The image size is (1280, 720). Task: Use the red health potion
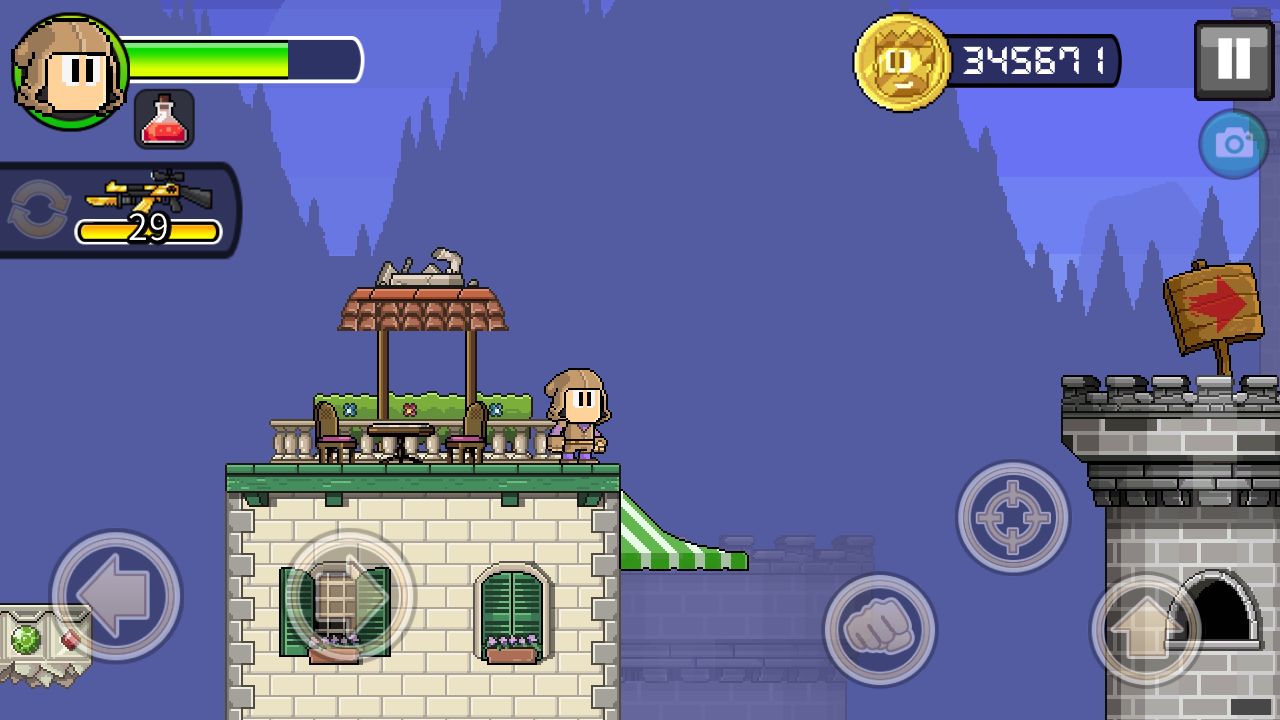pos(164,119)
